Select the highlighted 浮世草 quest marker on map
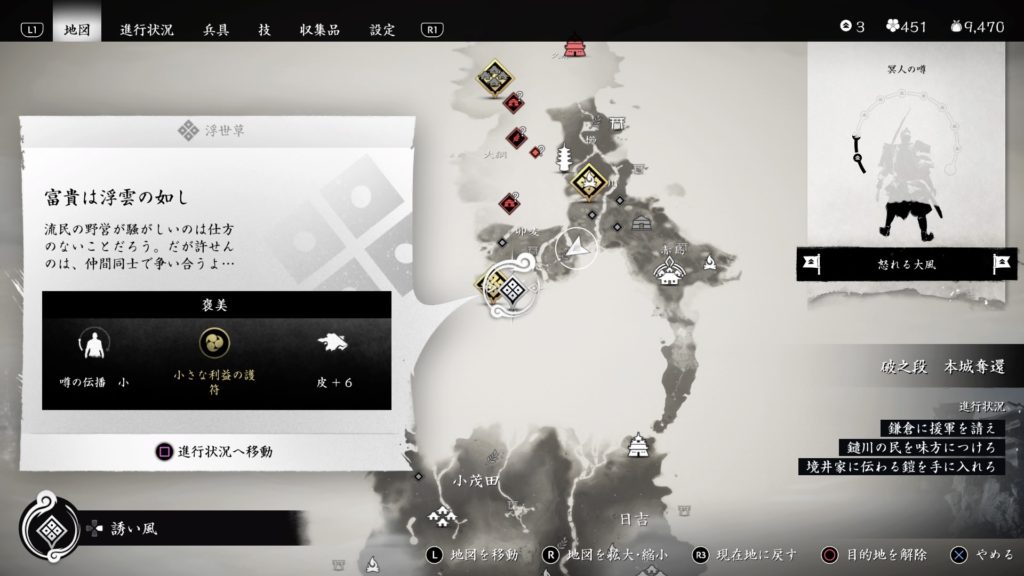This screenshot has height=576, width=1024. [x=513, y=290]
